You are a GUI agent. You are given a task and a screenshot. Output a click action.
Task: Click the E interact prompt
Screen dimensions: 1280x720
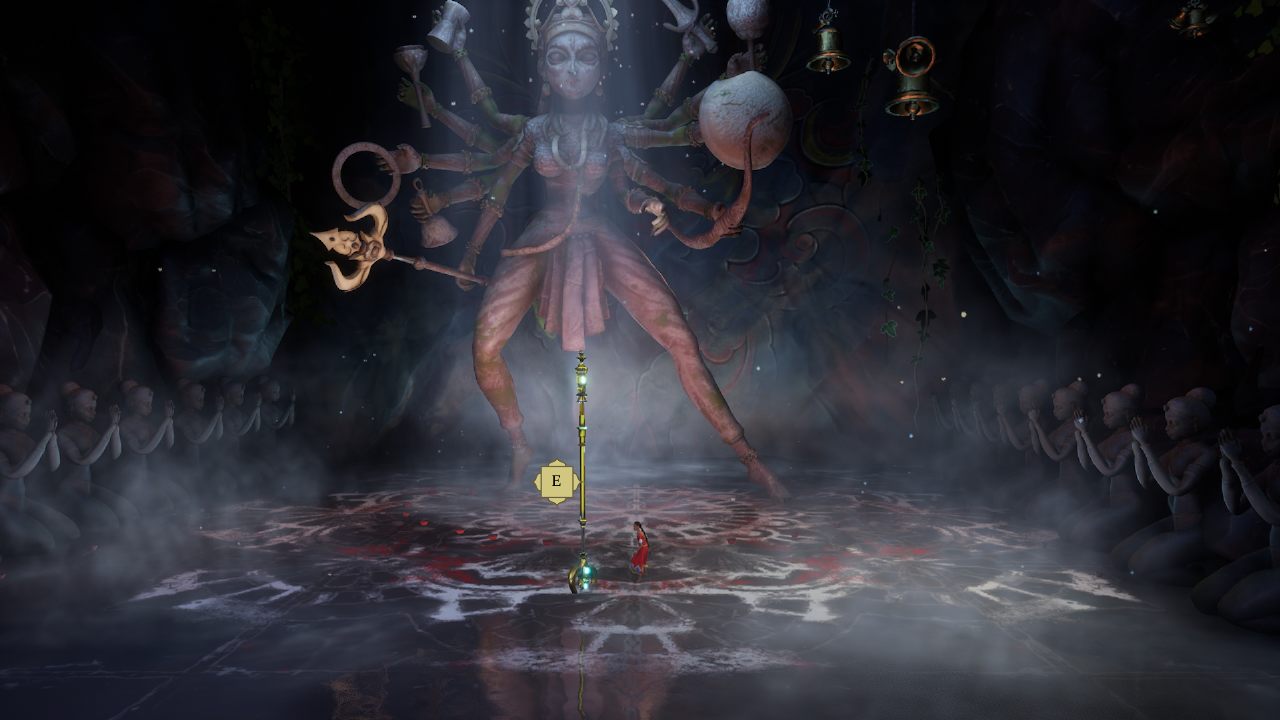[557, 480]
